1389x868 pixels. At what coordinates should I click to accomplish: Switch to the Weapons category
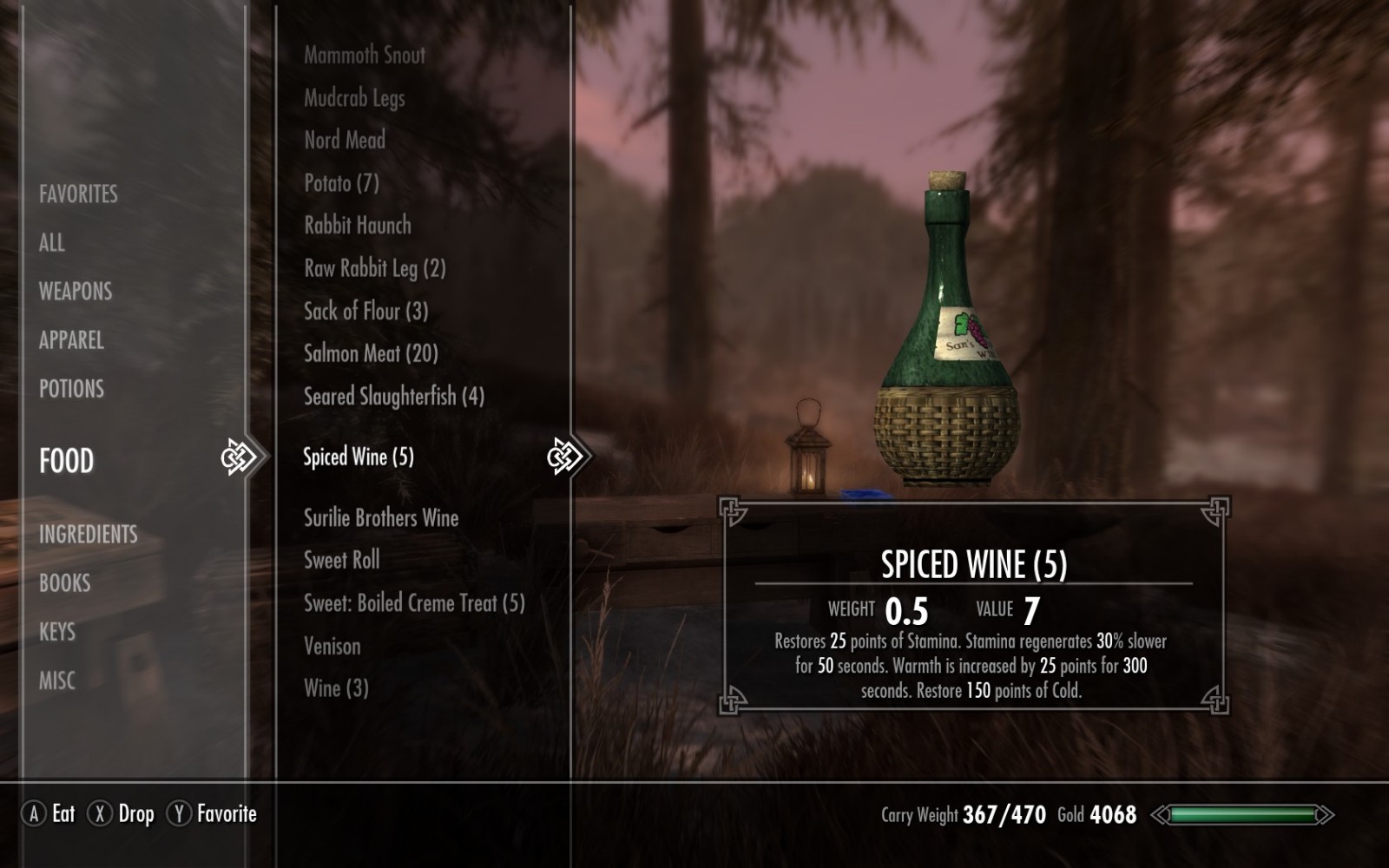pyautogui.click(x=76, y=291)
